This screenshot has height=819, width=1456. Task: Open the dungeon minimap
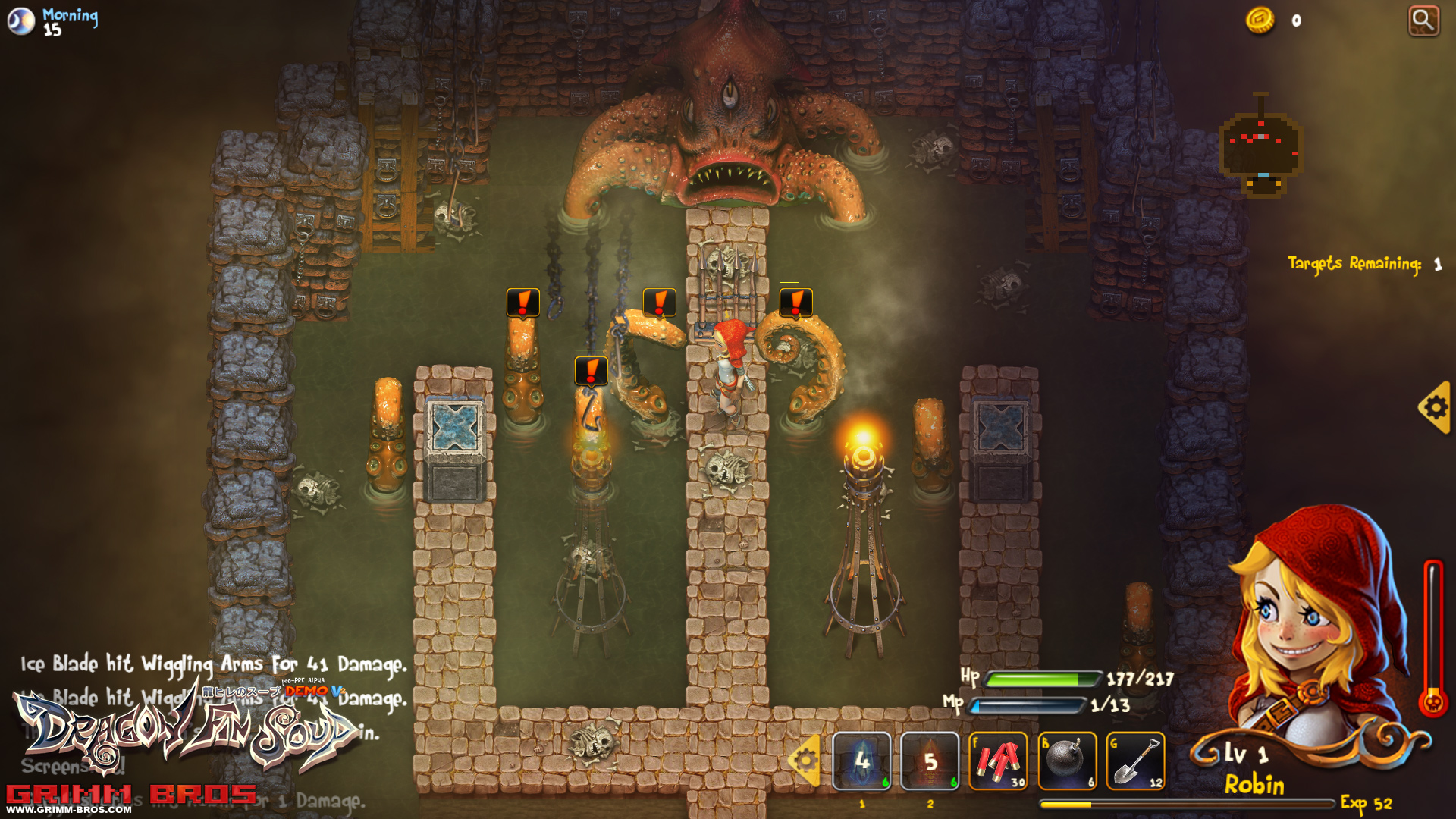[x=1260, y=148]
